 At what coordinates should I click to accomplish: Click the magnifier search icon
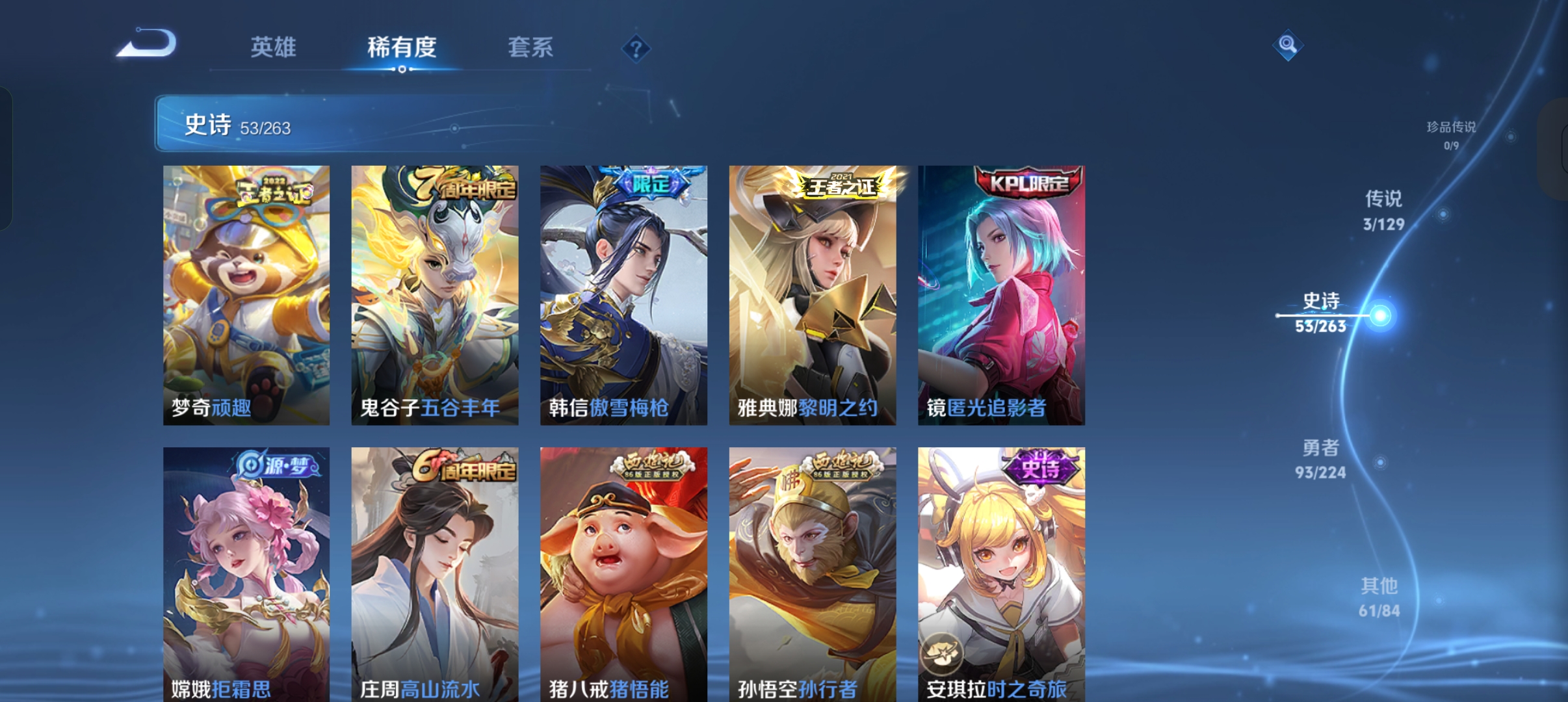1287,45
